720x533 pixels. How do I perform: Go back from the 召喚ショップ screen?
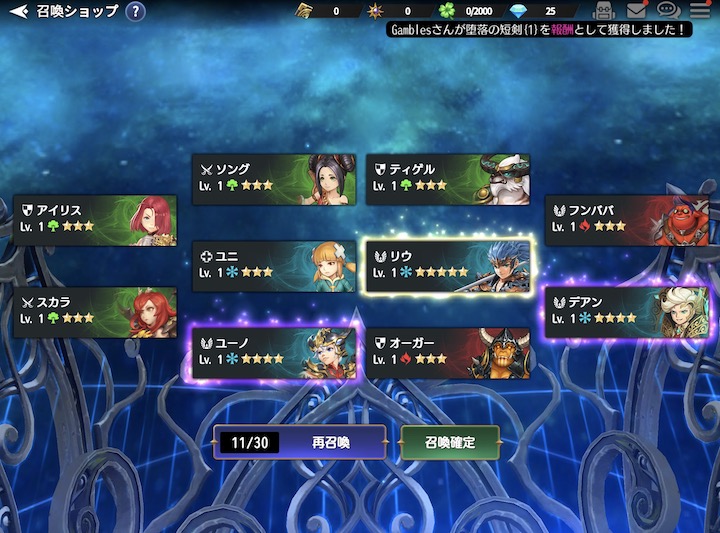coord(18,12)
